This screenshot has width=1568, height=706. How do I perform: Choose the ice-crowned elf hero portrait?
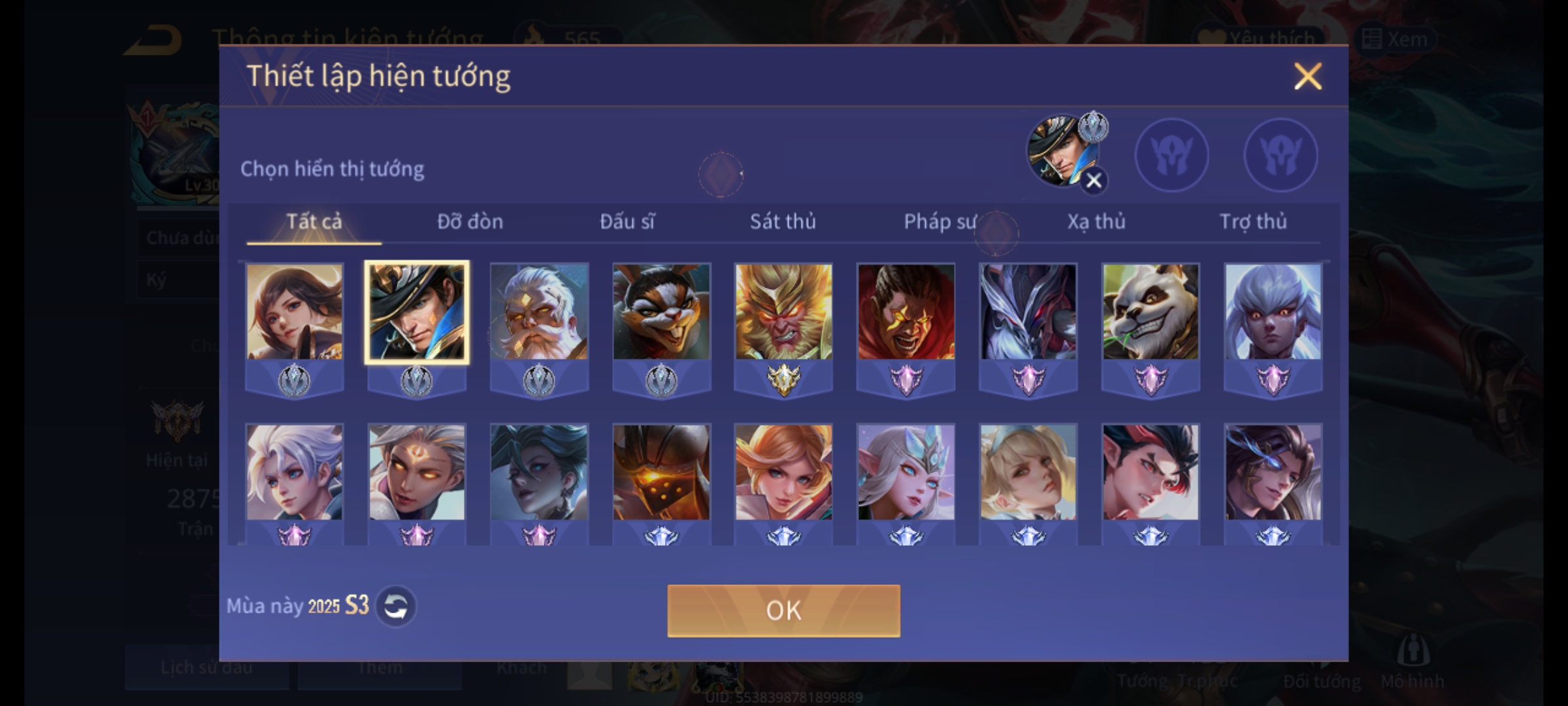[x=906, y=473]
